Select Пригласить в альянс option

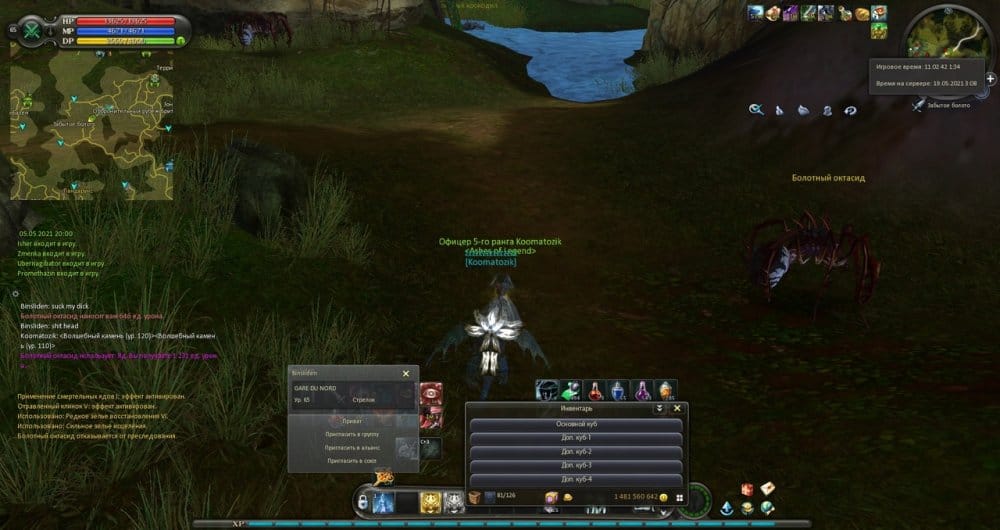click(x=352, y=448)
